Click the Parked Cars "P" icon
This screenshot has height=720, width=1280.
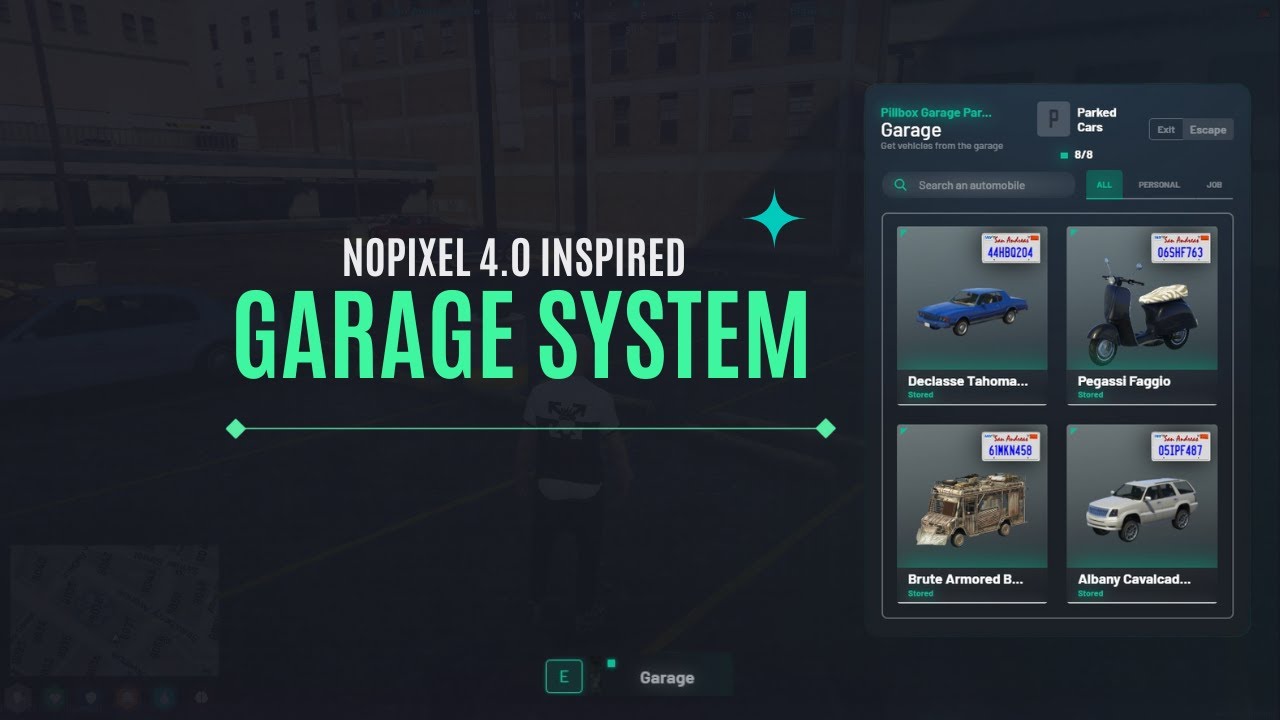tap(1053, 119)
